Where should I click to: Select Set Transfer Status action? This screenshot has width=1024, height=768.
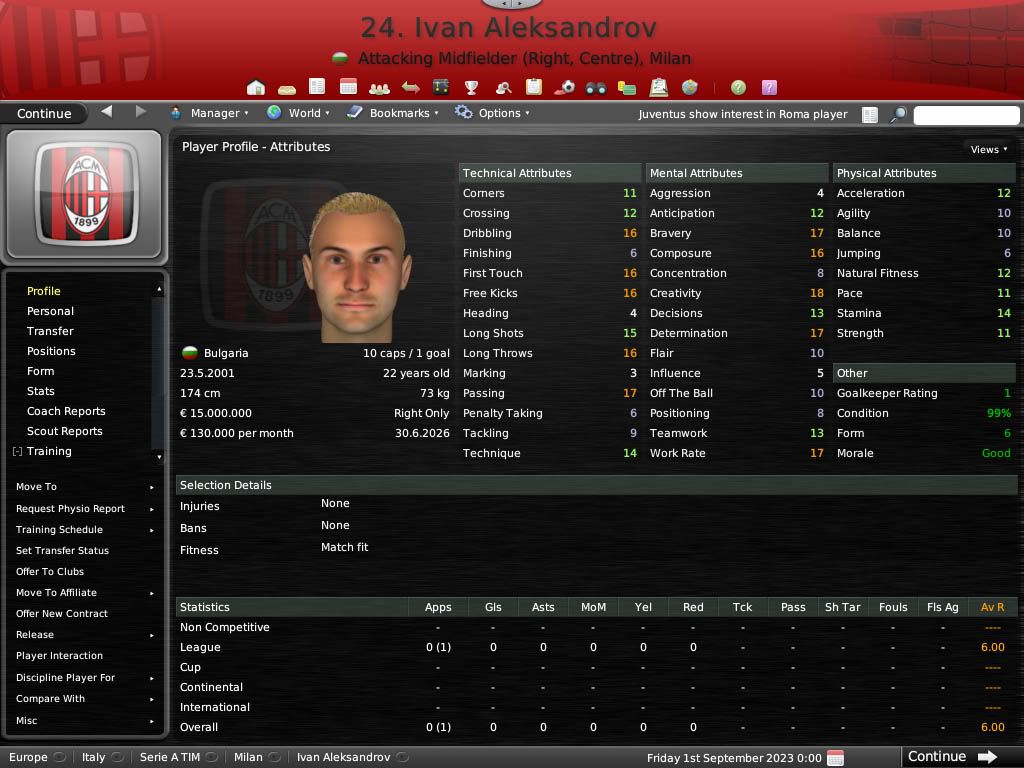(62, 551)
